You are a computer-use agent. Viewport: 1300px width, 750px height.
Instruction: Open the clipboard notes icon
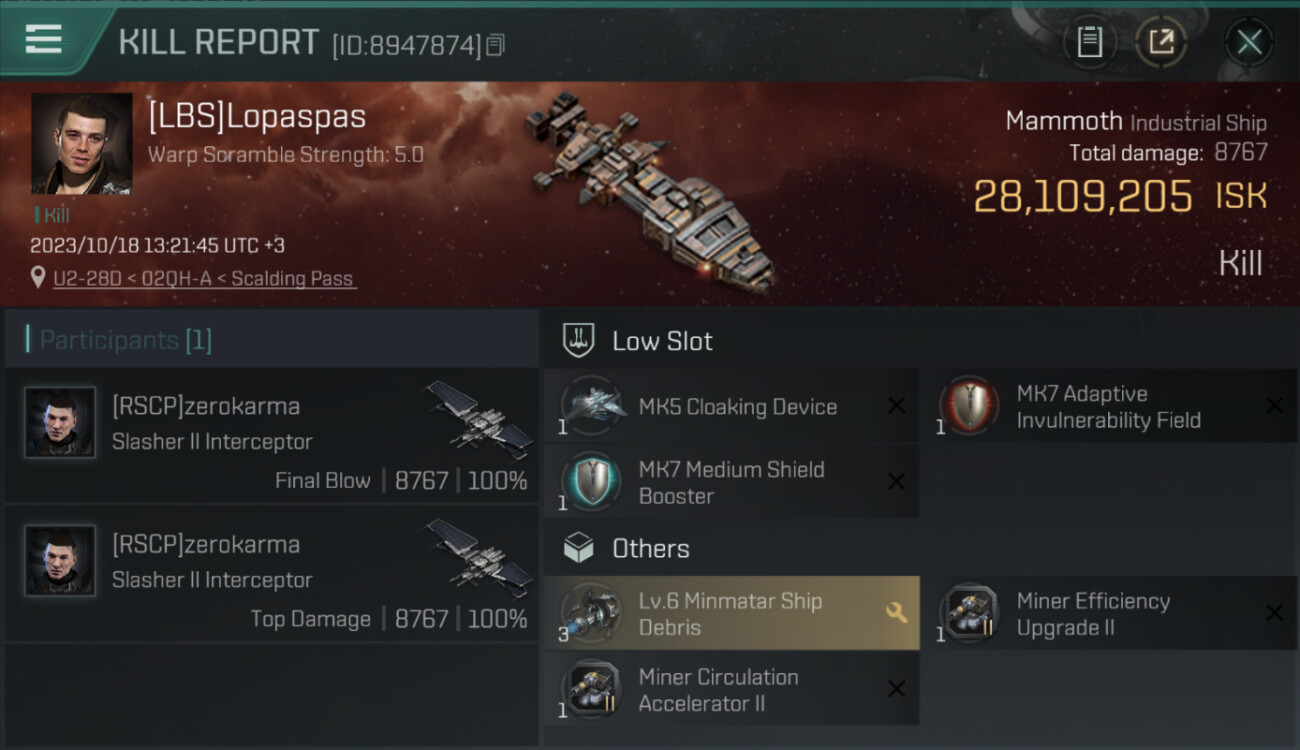click(1089, 42)
